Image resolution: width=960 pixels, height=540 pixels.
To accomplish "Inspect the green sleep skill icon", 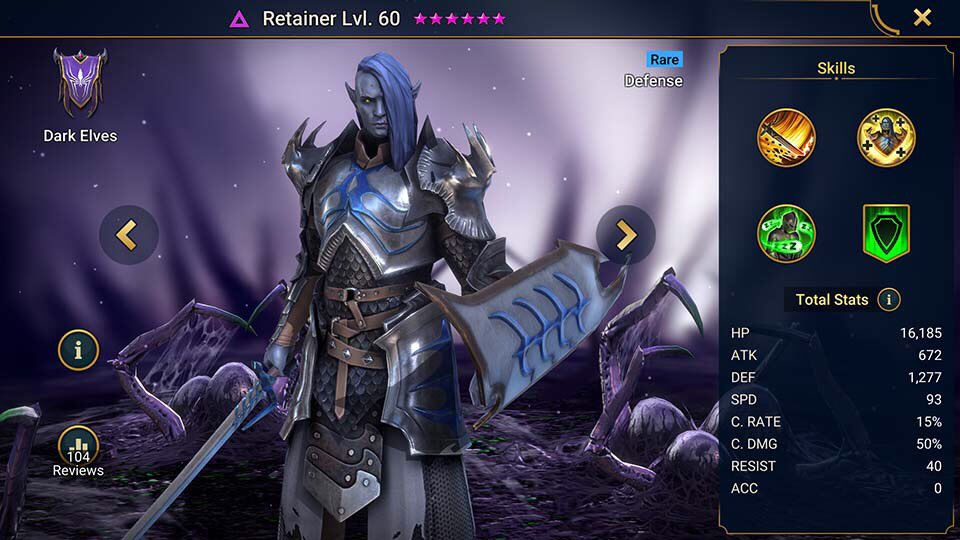I will 786,233.
